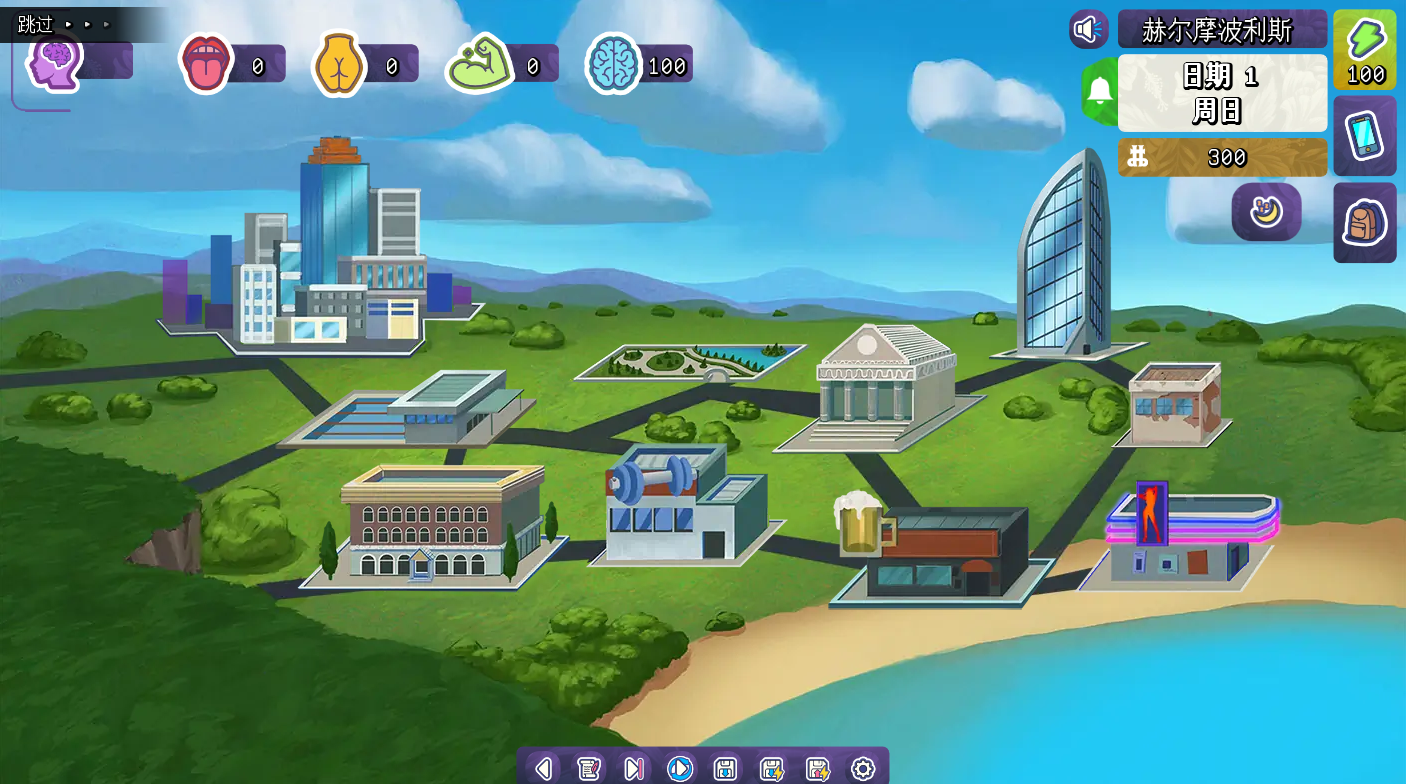Image resolution: width=1406 pixels, height=784 pixels.
Task: Visit the gym with the dumbbell roof
Action: pyautogui.click(x=682, y=505)
